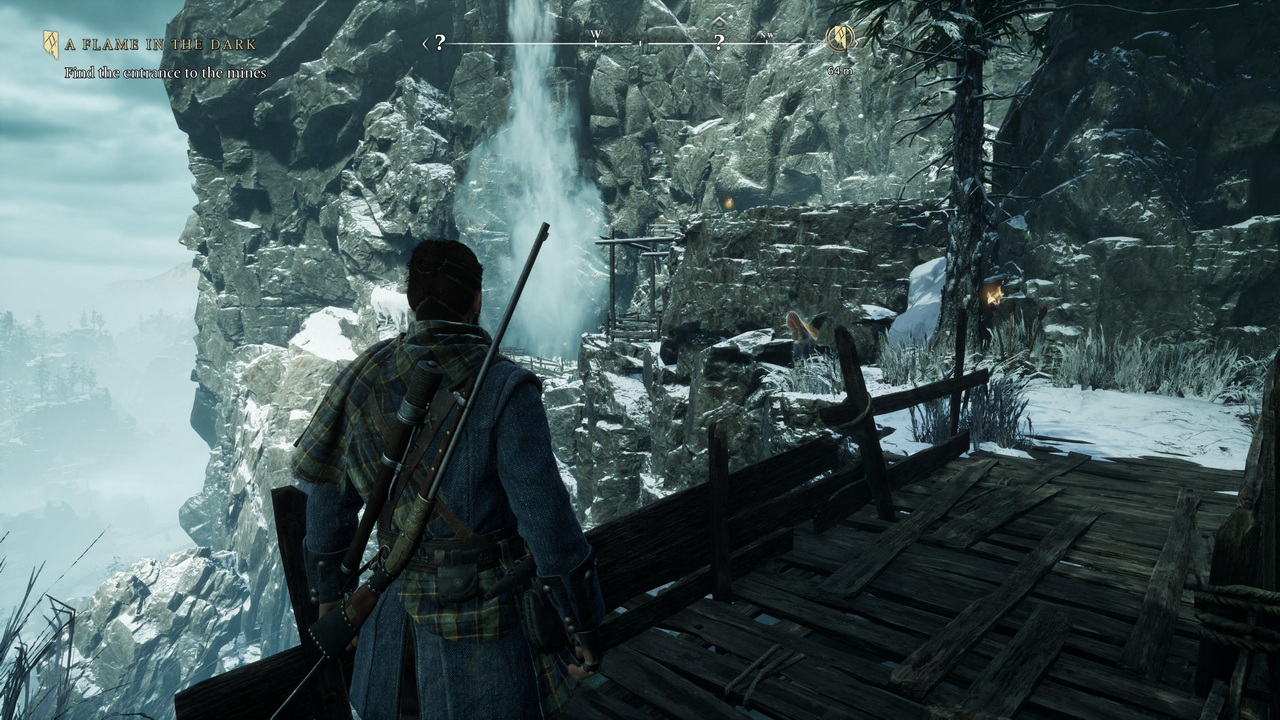Click the question mark marker under the chevron
The image size is (1280, 720).
718,42
